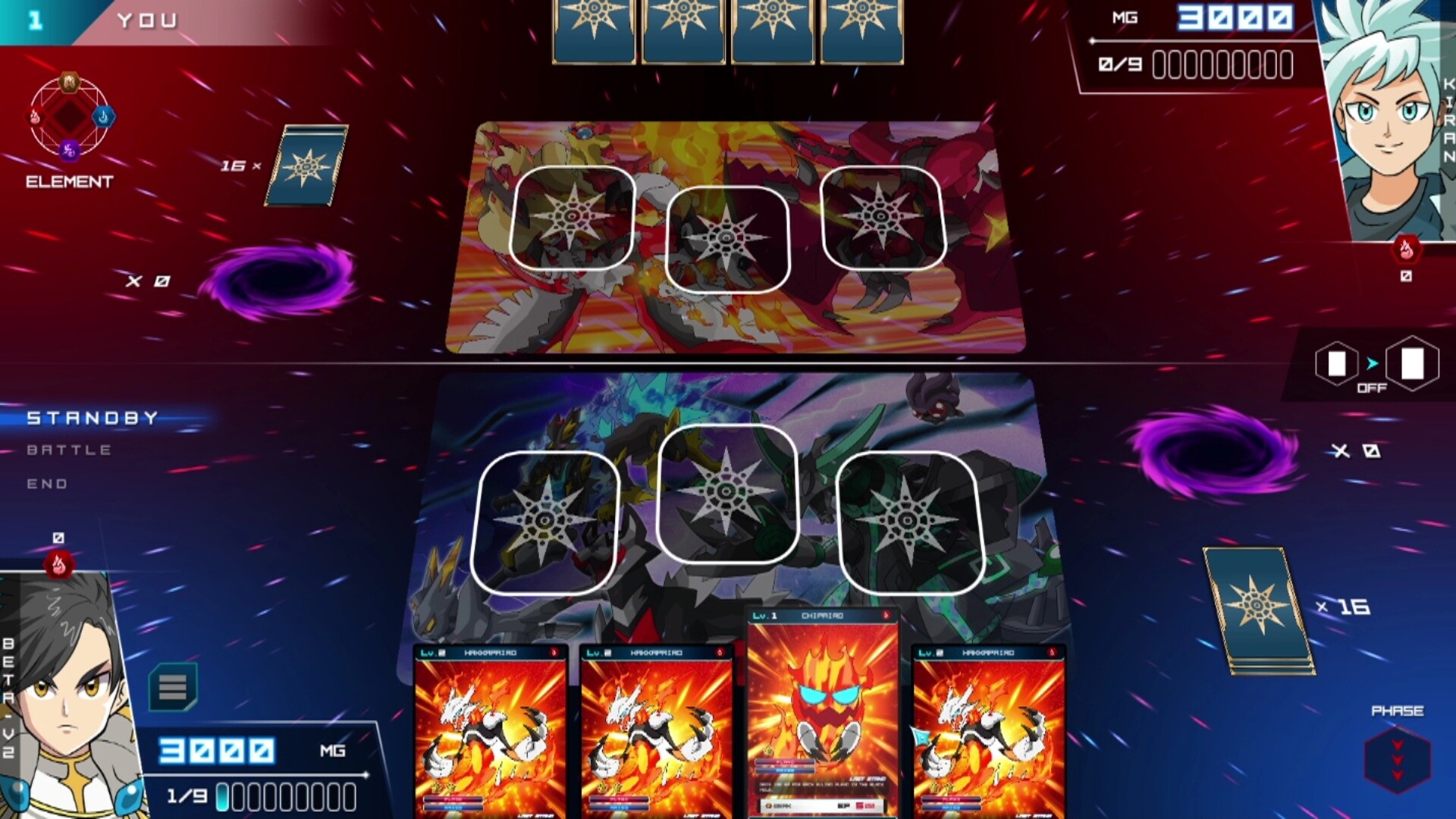Click the STANDBY phase label
Screen dimensions: 1456x819
click(91, 416)
